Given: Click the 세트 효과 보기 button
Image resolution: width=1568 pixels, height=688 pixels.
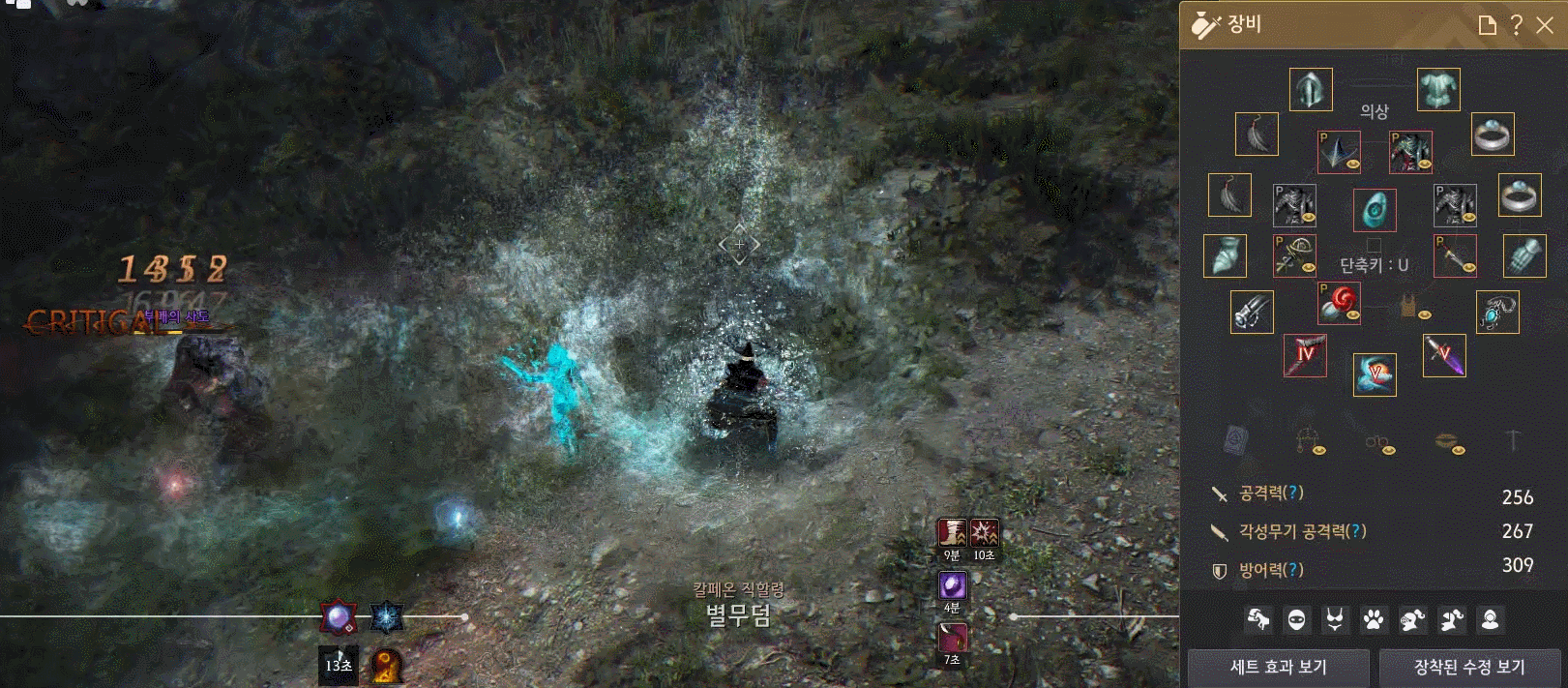Looking at the screenshot, I should click(x=1278, y=667).
